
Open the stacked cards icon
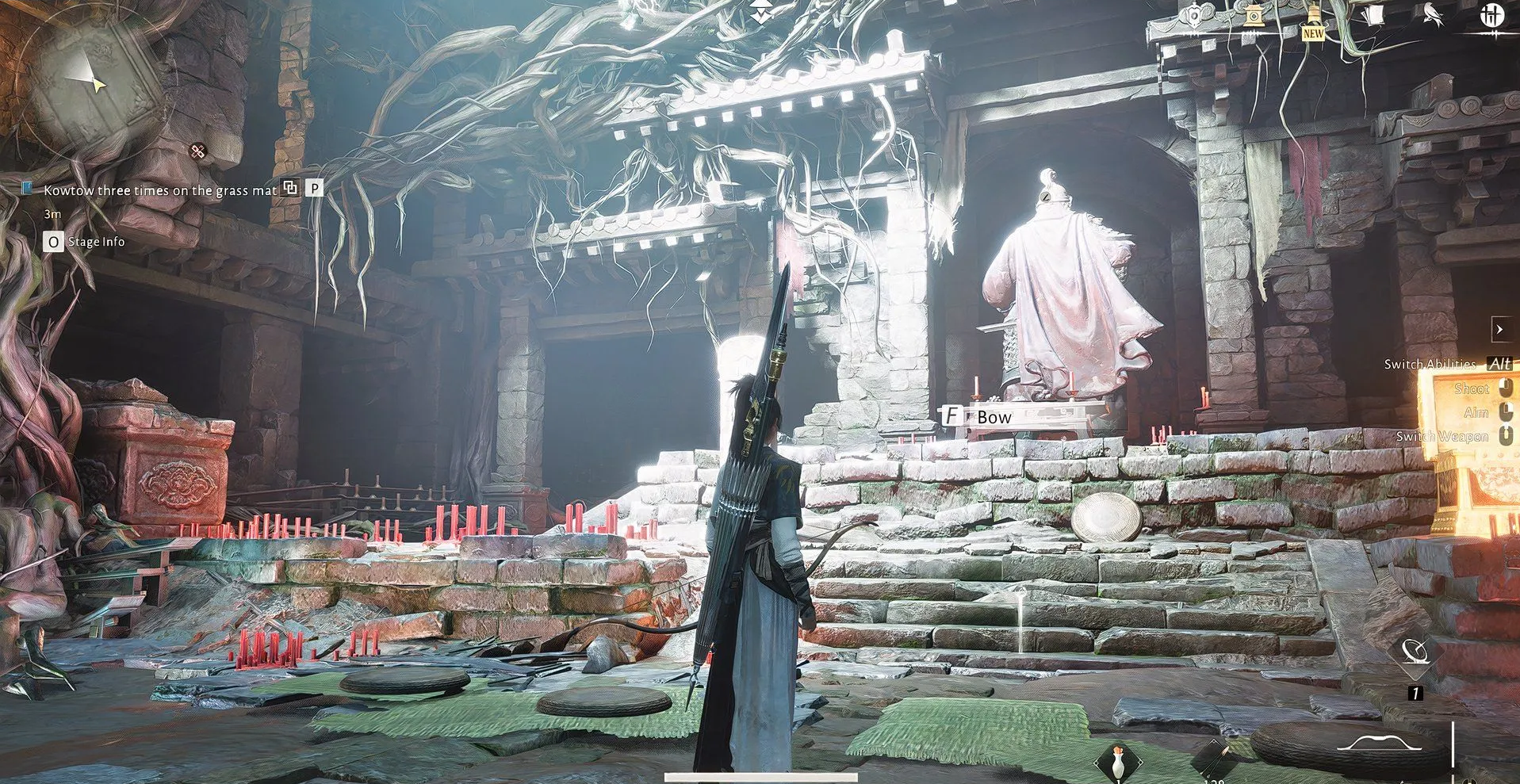(x=1374, y=16)
